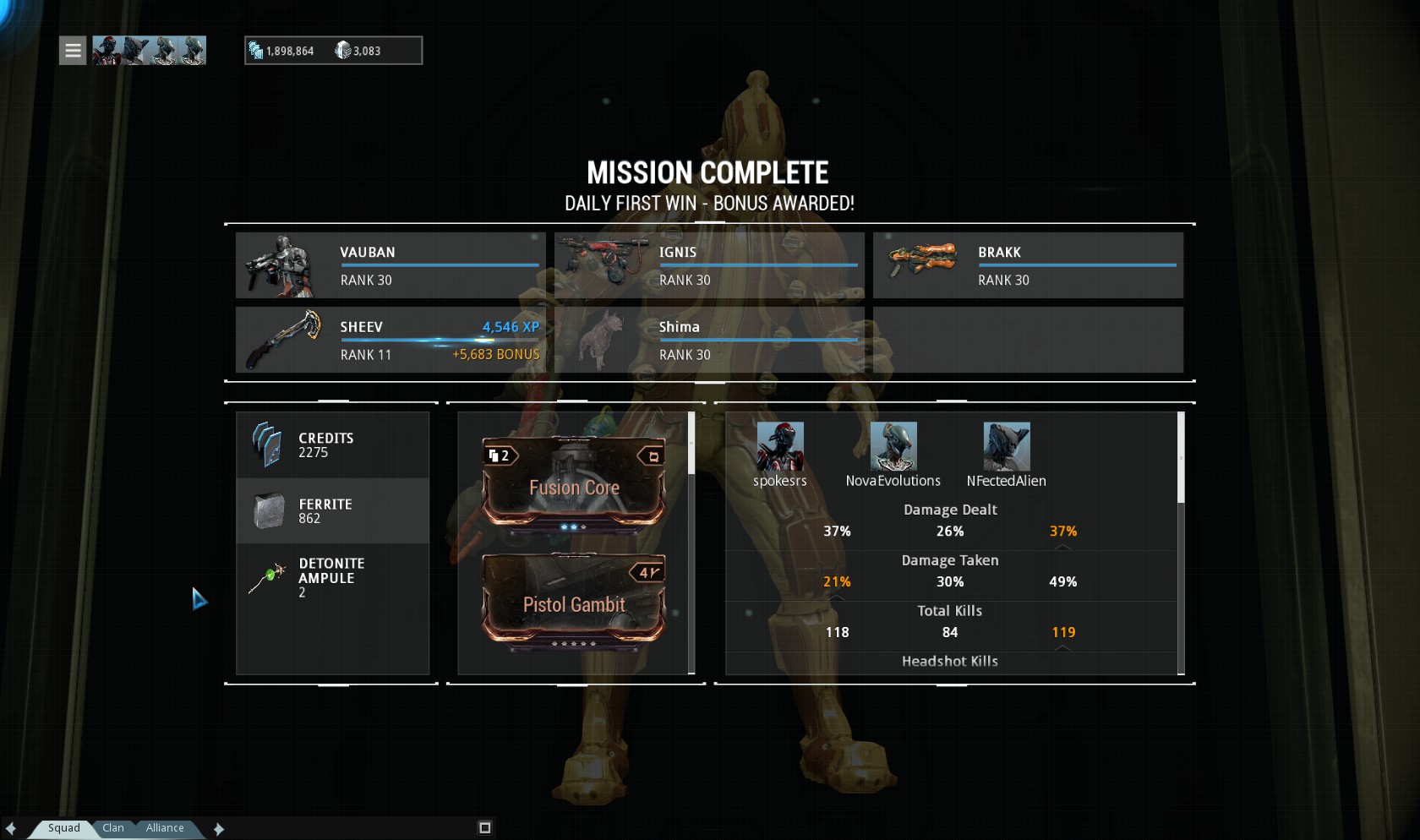Select the Vauban warframe panel

pyautogui.click(x=390, y=265)
